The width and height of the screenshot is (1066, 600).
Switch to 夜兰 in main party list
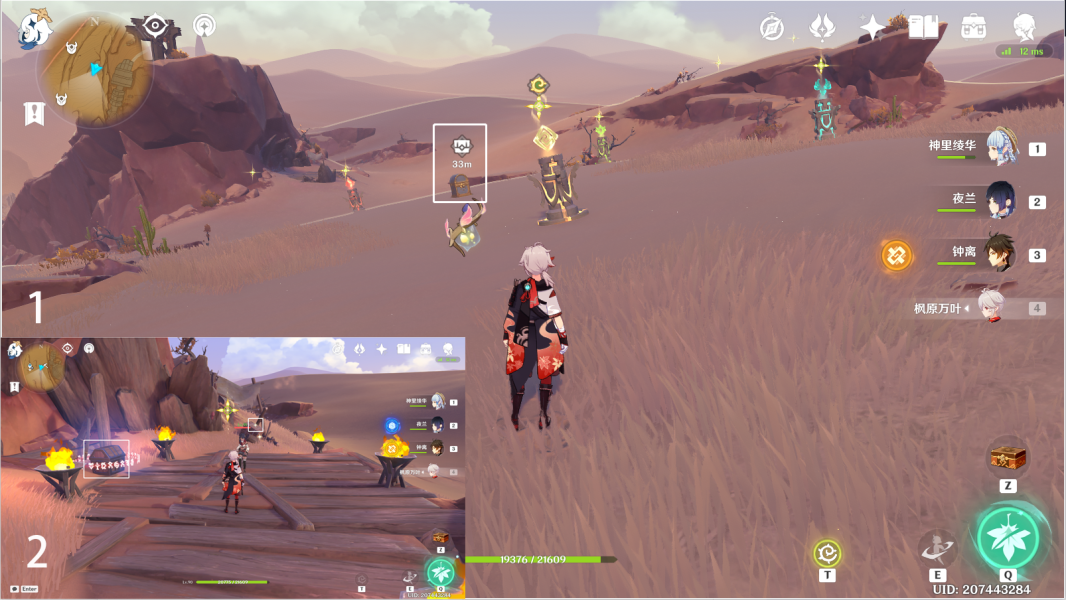coord(1001,200)
